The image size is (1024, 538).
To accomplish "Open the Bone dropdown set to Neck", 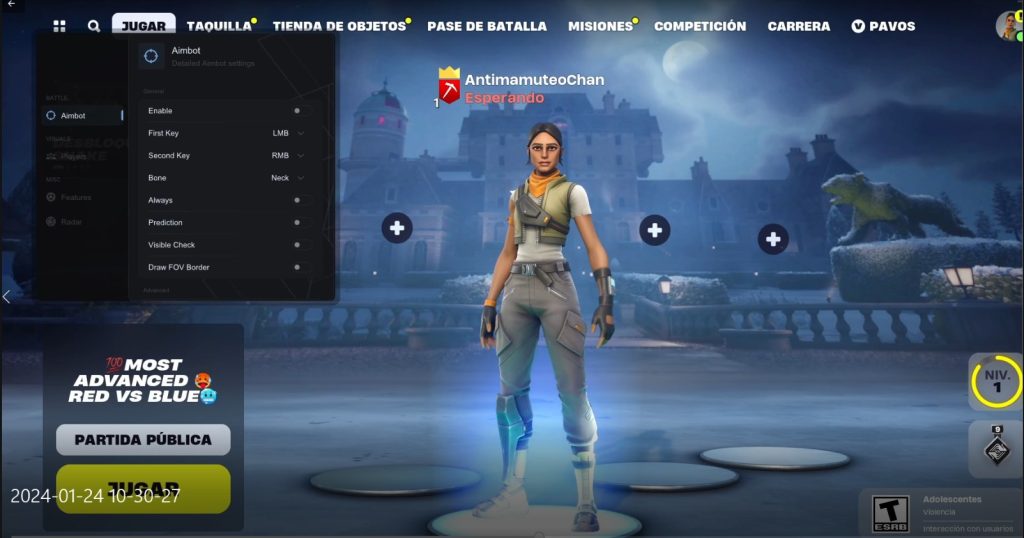I will [x=287, y=178].
